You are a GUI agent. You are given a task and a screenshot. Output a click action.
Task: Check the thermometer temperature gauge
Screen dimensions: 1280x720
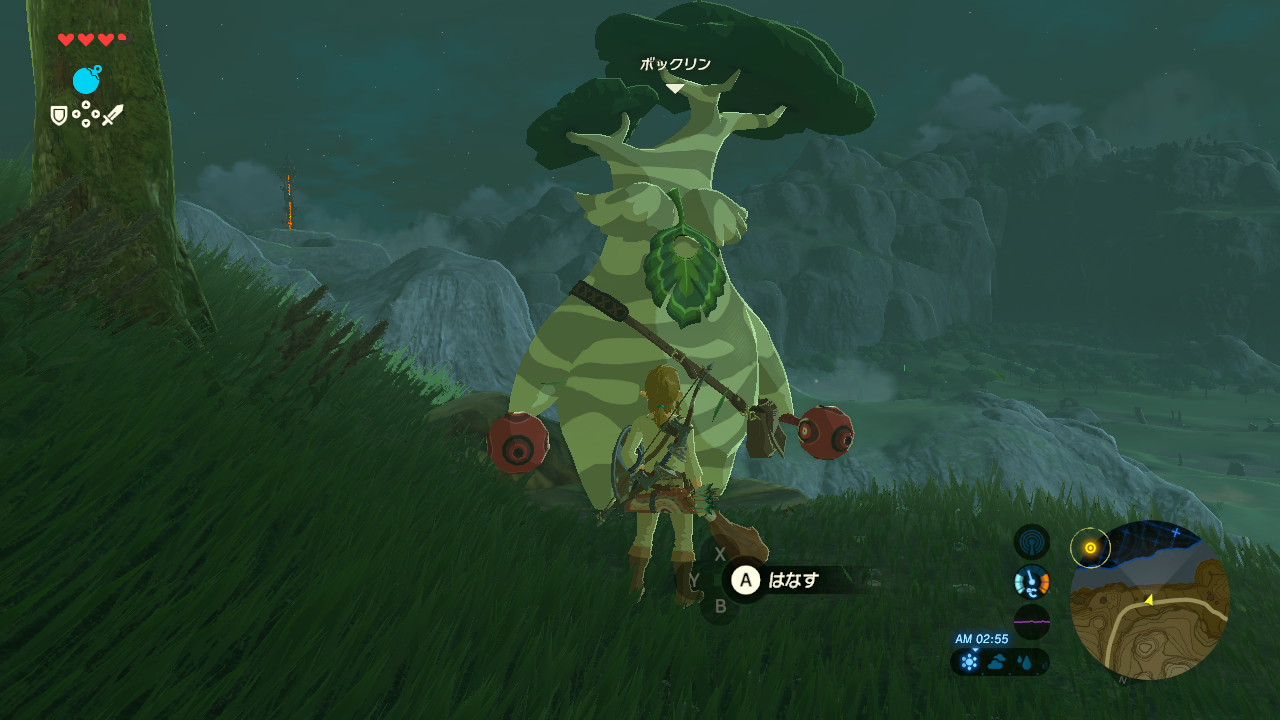pos(1031,581)
